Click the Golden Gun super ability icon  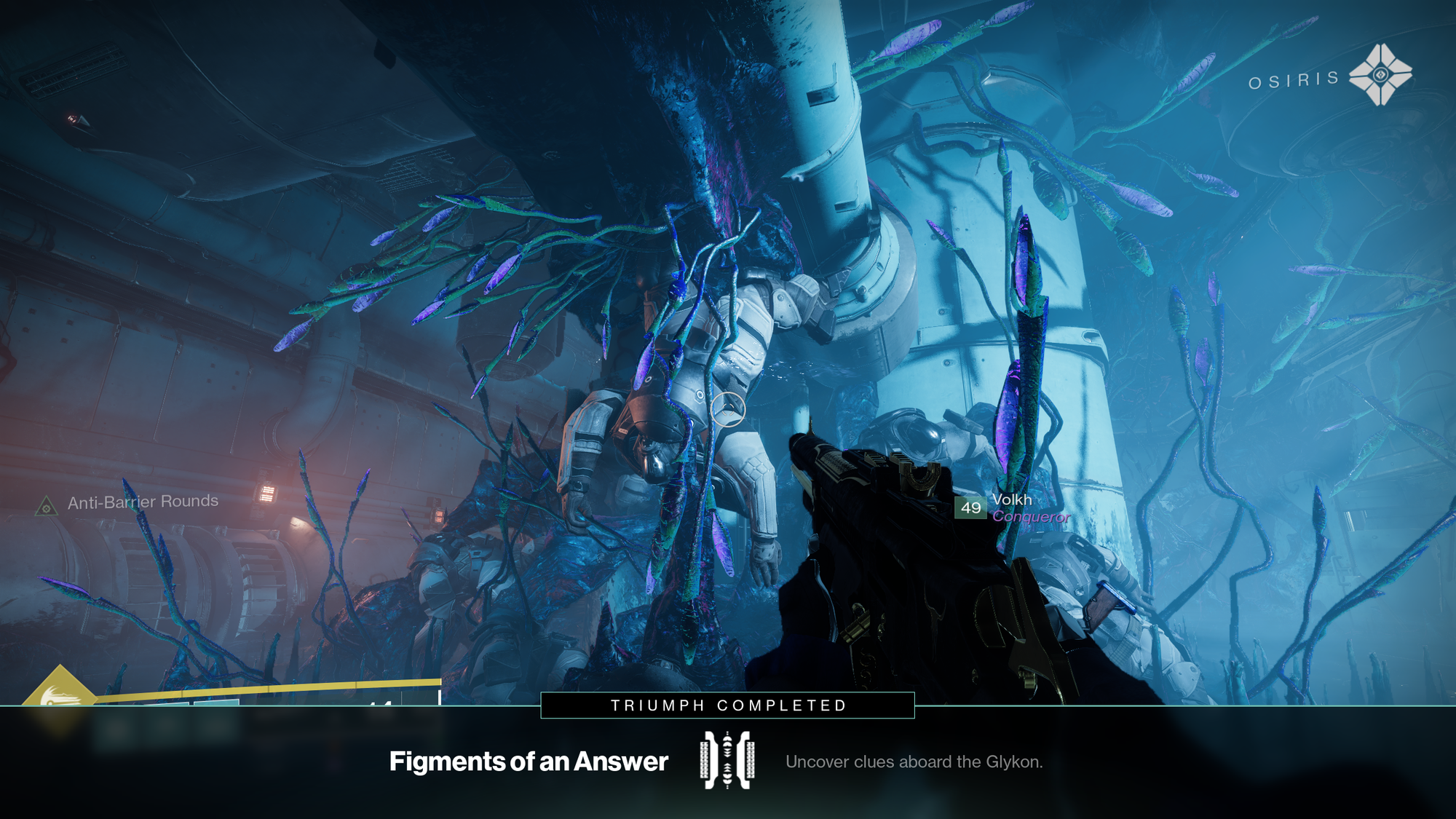[60, 697]
